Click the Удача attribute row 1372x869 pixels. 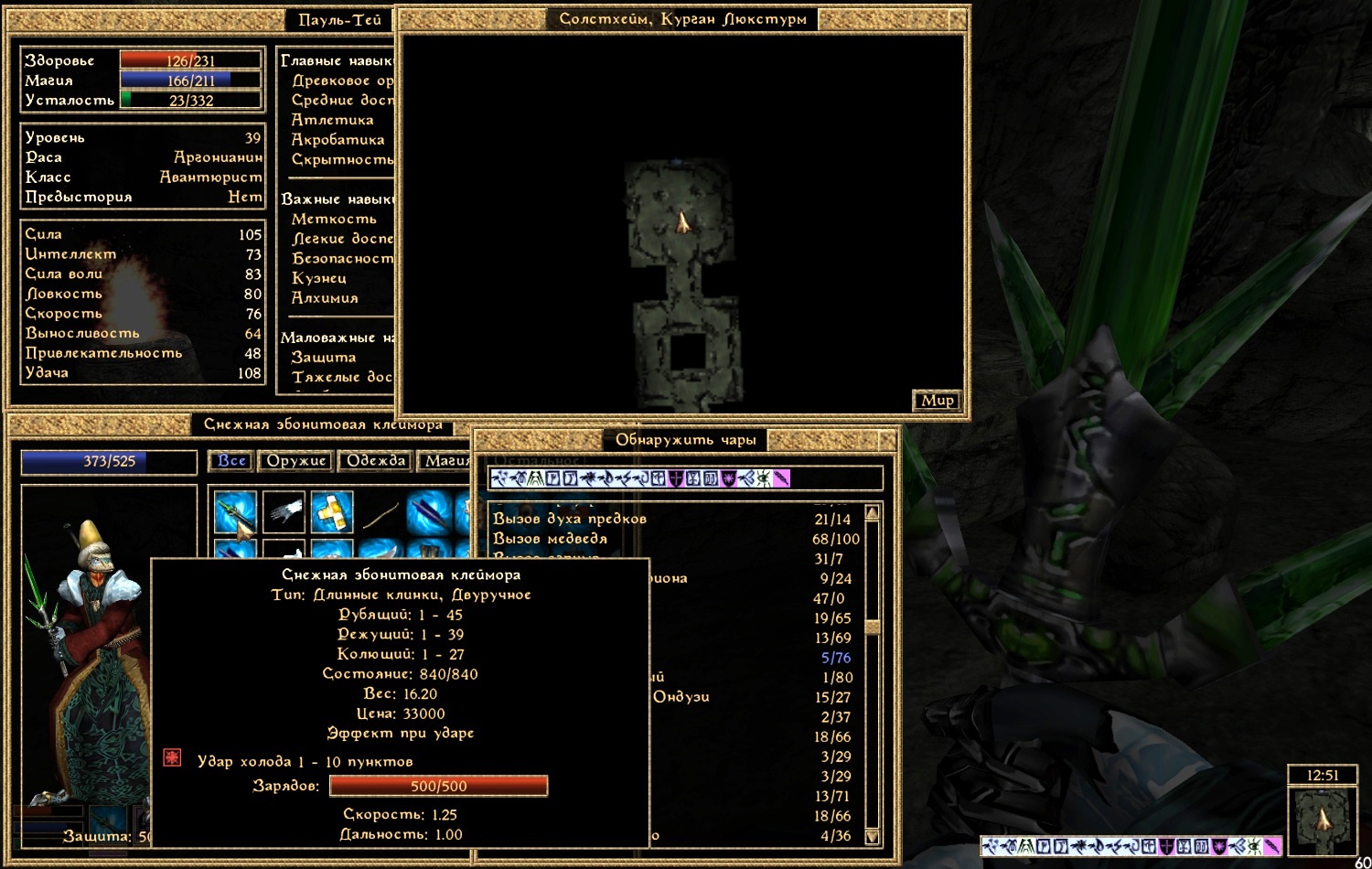[142, 373]
